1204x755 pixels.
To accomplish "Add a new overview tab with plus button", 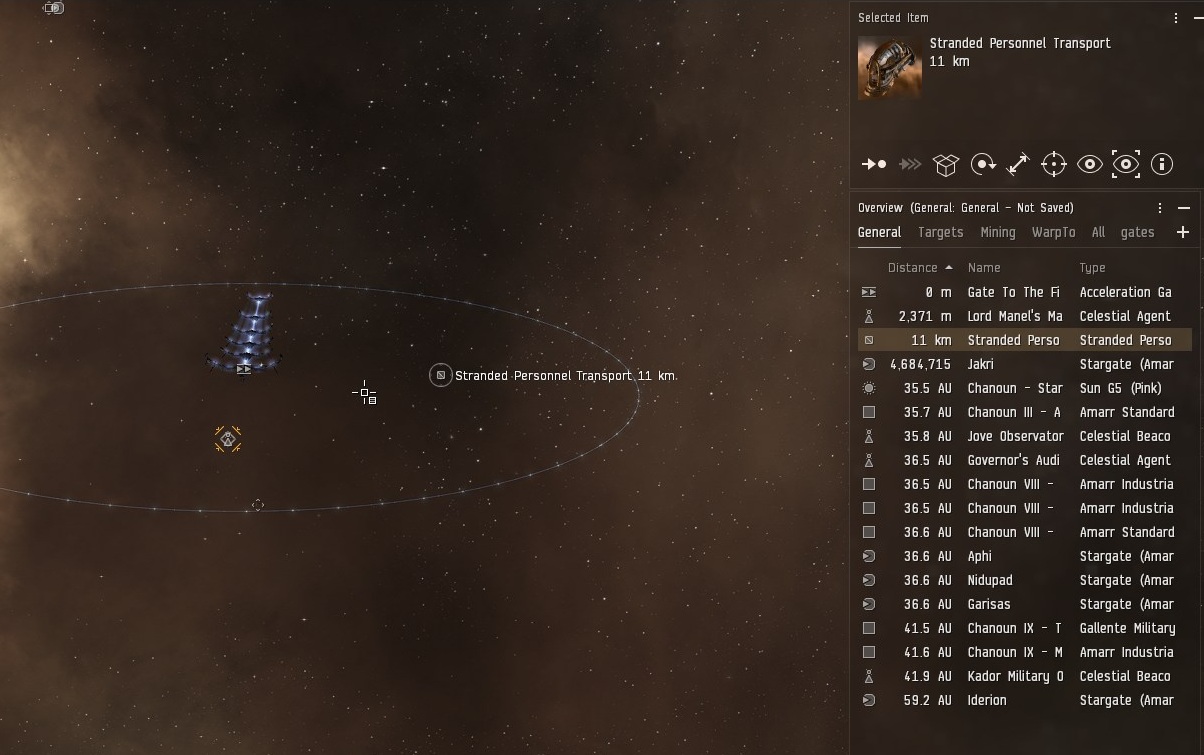I will click(1183, 232).
